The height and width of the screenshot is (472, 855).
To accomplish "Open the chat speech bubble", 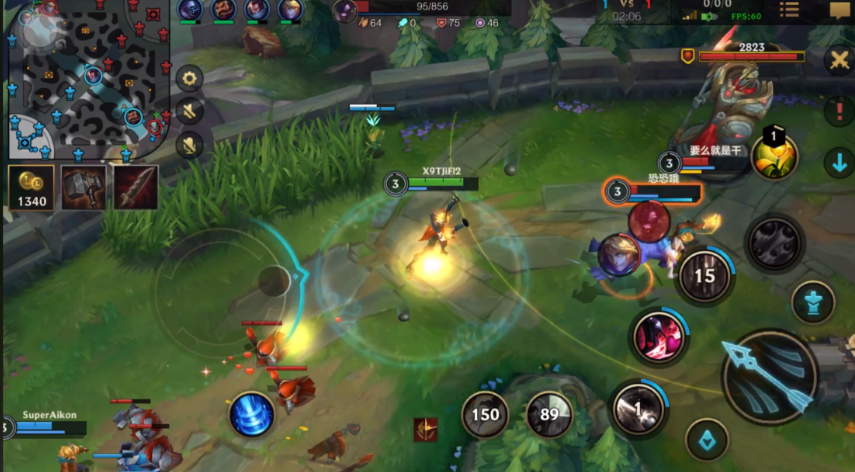I will [x=839, y=10].
